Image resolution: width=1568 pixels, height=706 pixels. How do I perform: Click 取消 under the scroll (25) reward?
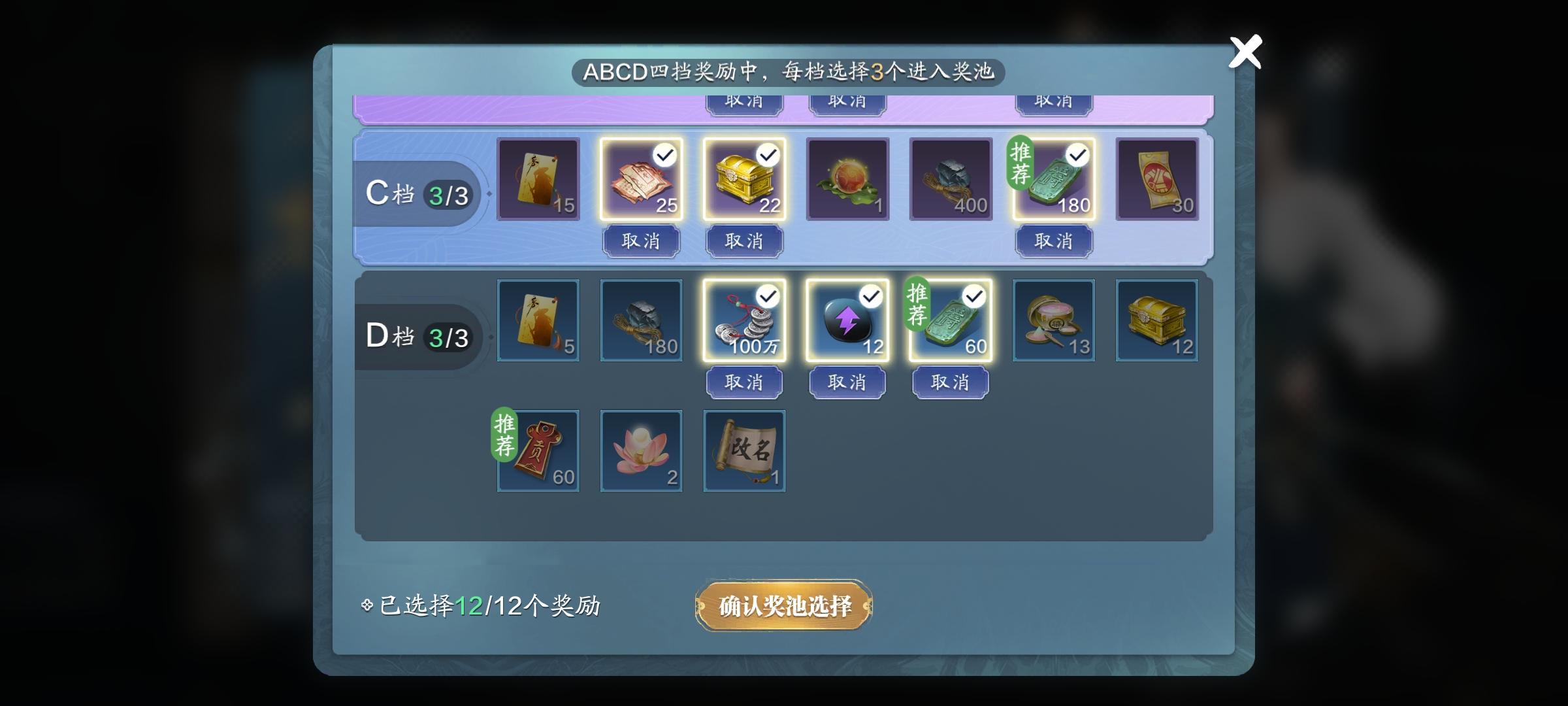[641, 241]
